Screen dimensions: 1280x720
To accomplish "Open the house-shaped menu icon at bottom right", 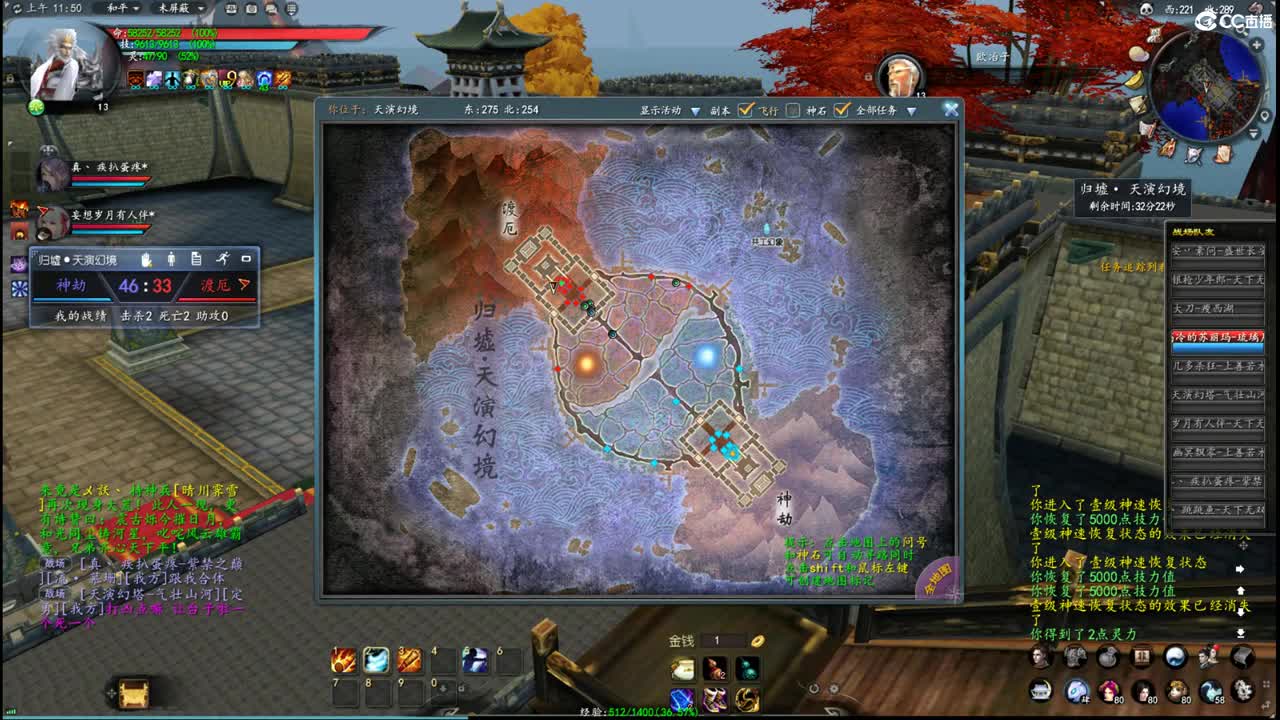I will tap(1142, 657).
